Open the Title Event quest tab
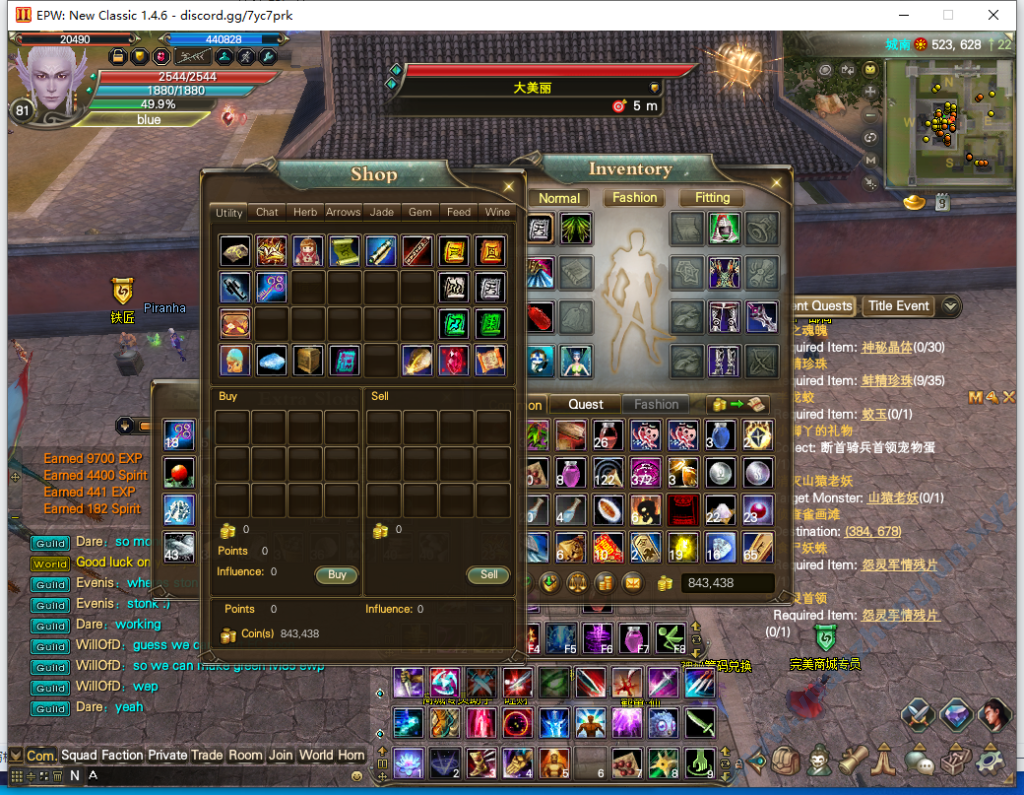Viewport: 1024px width, 795px height. coord(898,306)
